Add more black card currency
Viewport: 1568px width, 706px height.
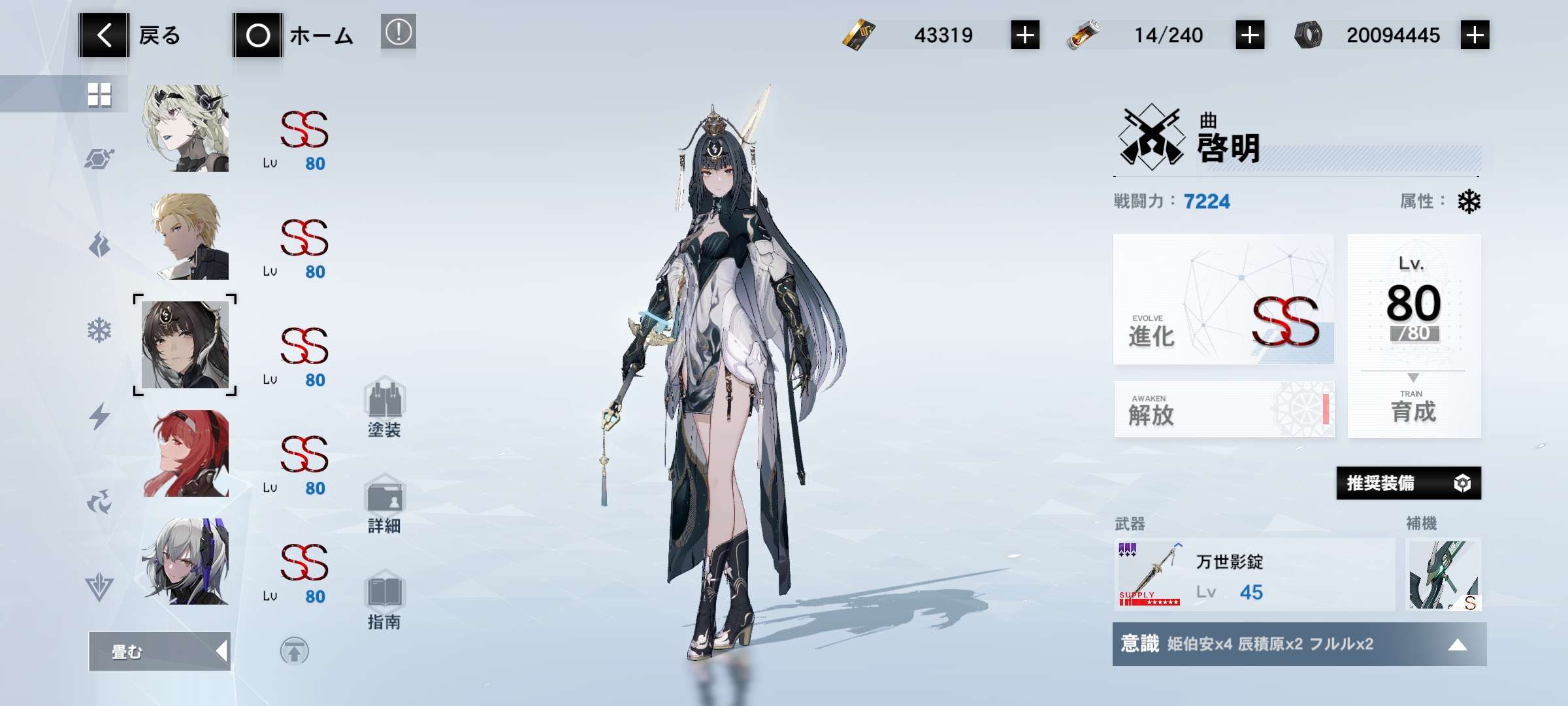pyautogui.click(x=1024, y=35)
